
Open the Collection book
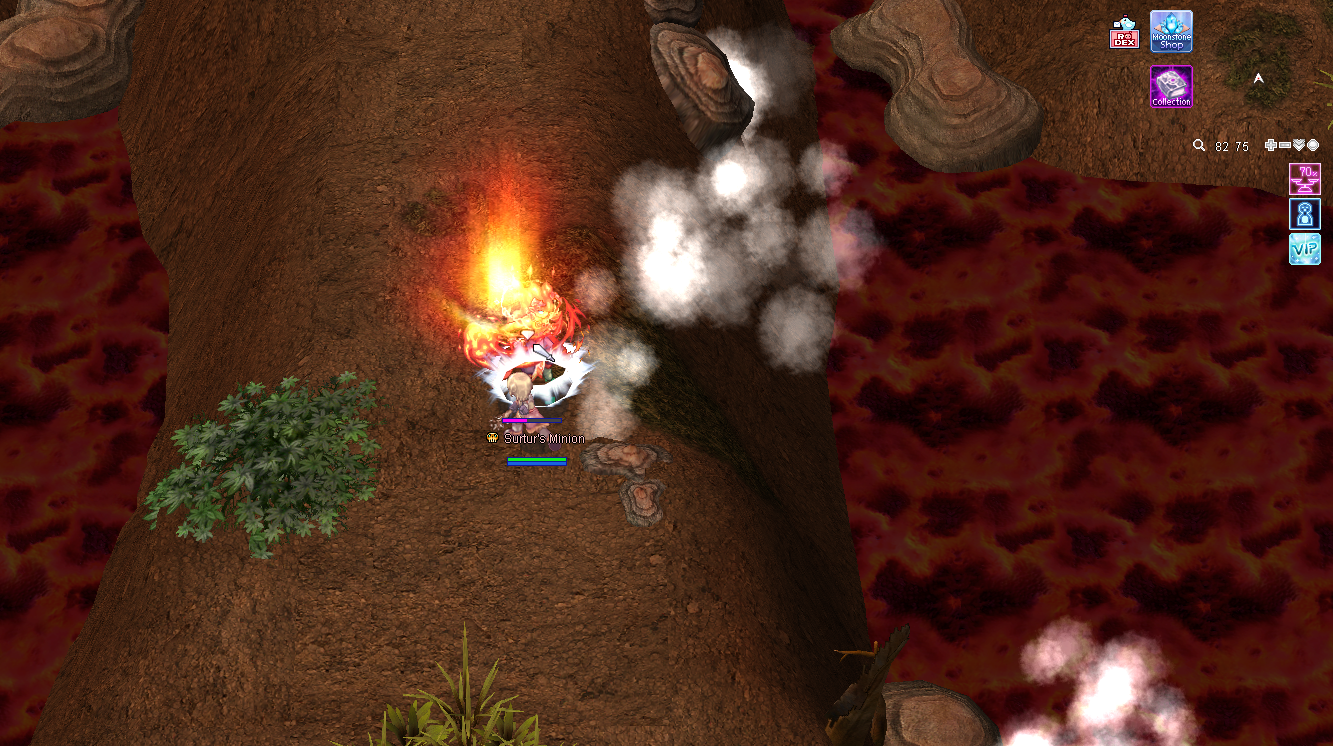pos(1171,87)
